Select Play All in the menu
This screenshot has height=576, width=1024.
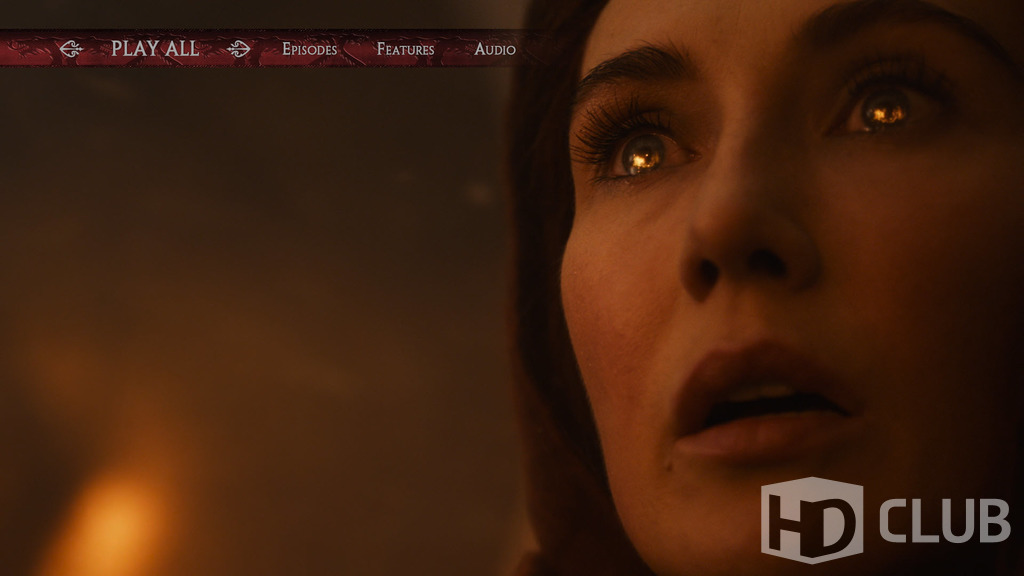(155, 48)
